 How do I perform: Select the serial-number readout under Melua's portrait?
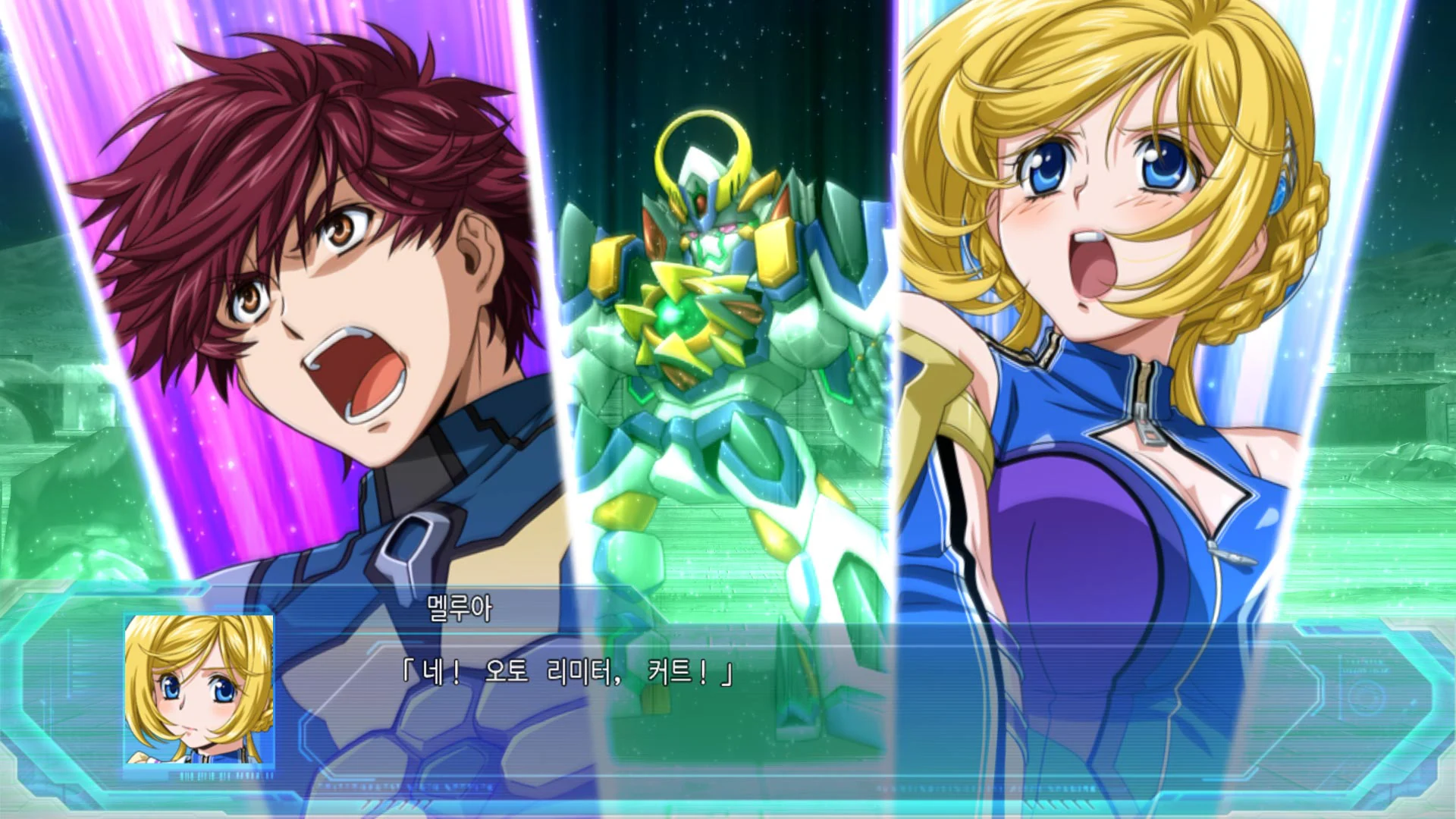221,775
